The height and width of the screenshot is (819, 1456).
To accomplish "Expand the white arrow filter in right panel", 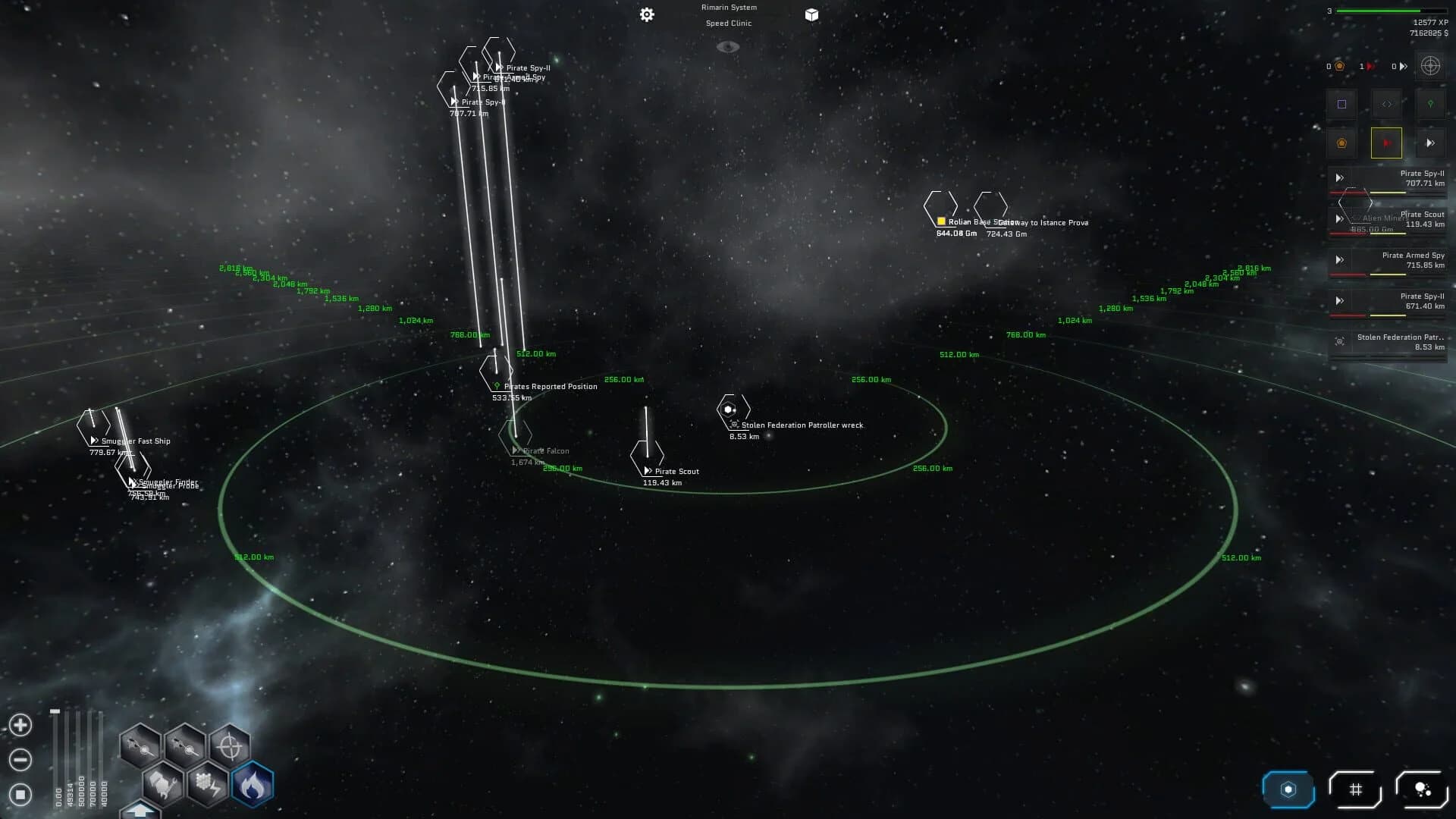I will pos(1431,143).
